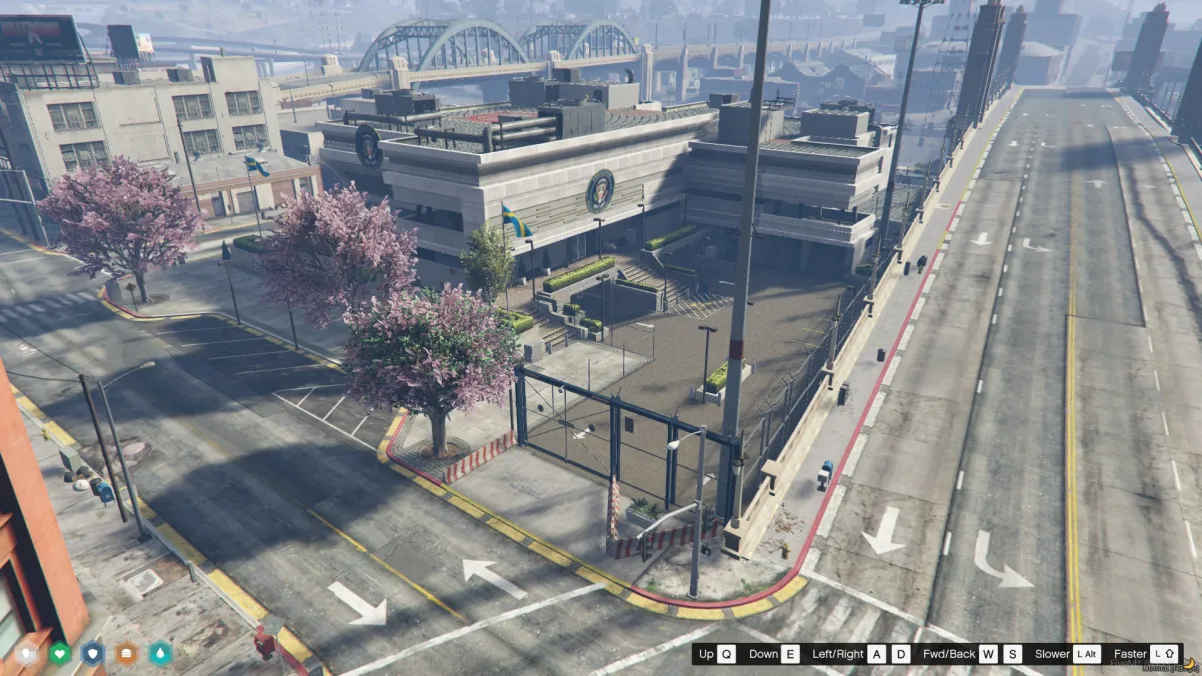Click the green heart health icon
The image size is (1202, 676).
coord(60,654)
